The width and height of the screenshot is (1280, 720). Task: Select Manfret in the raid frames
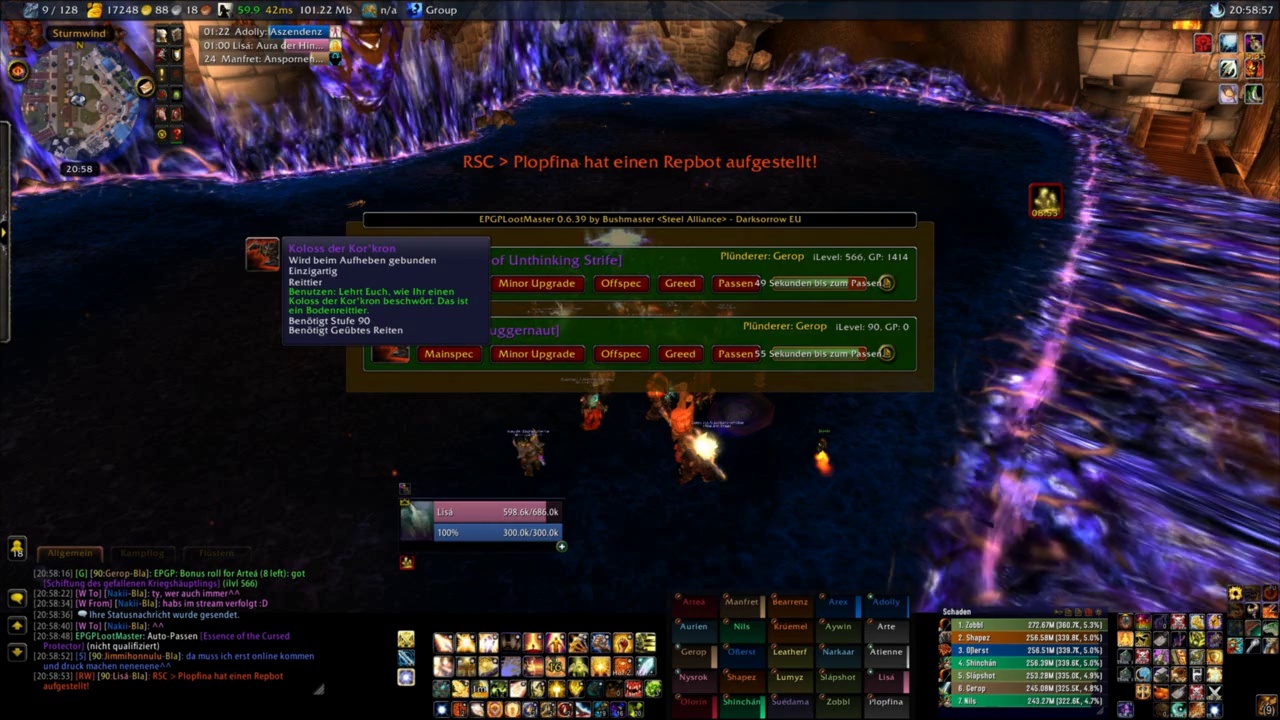point(741,602)
